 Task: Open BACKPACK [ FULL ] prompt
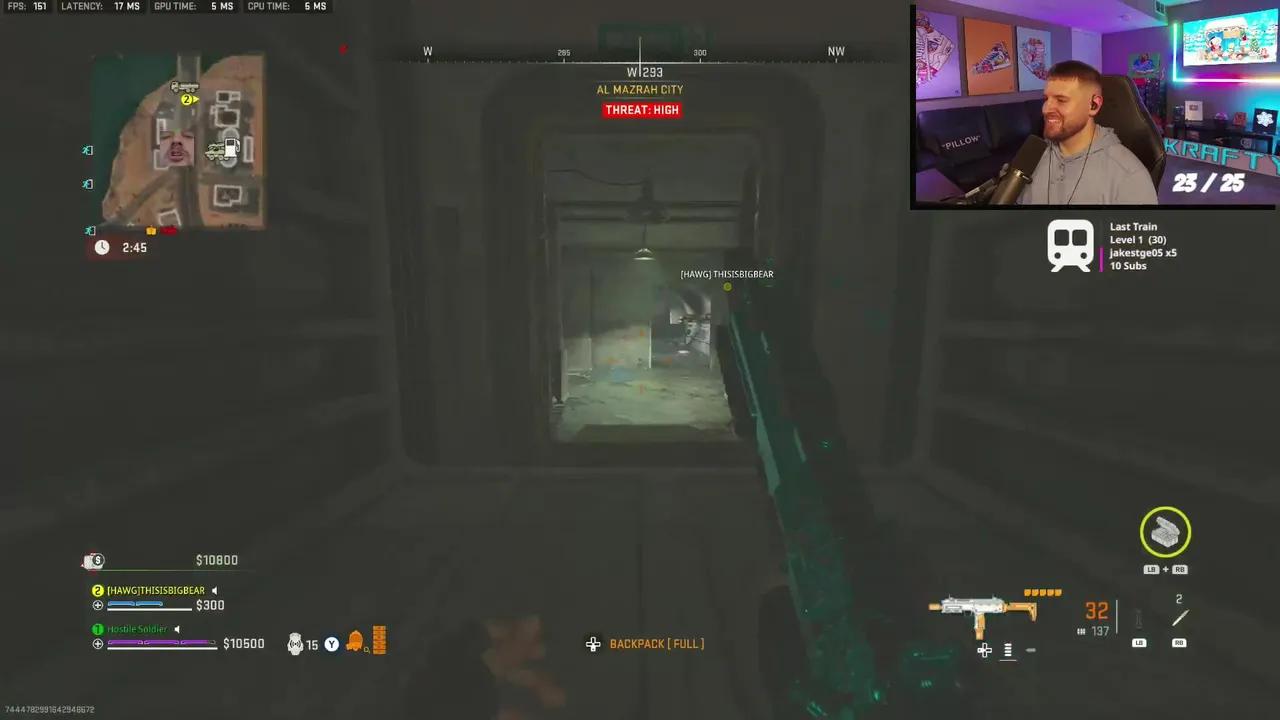tap(657, 643)
